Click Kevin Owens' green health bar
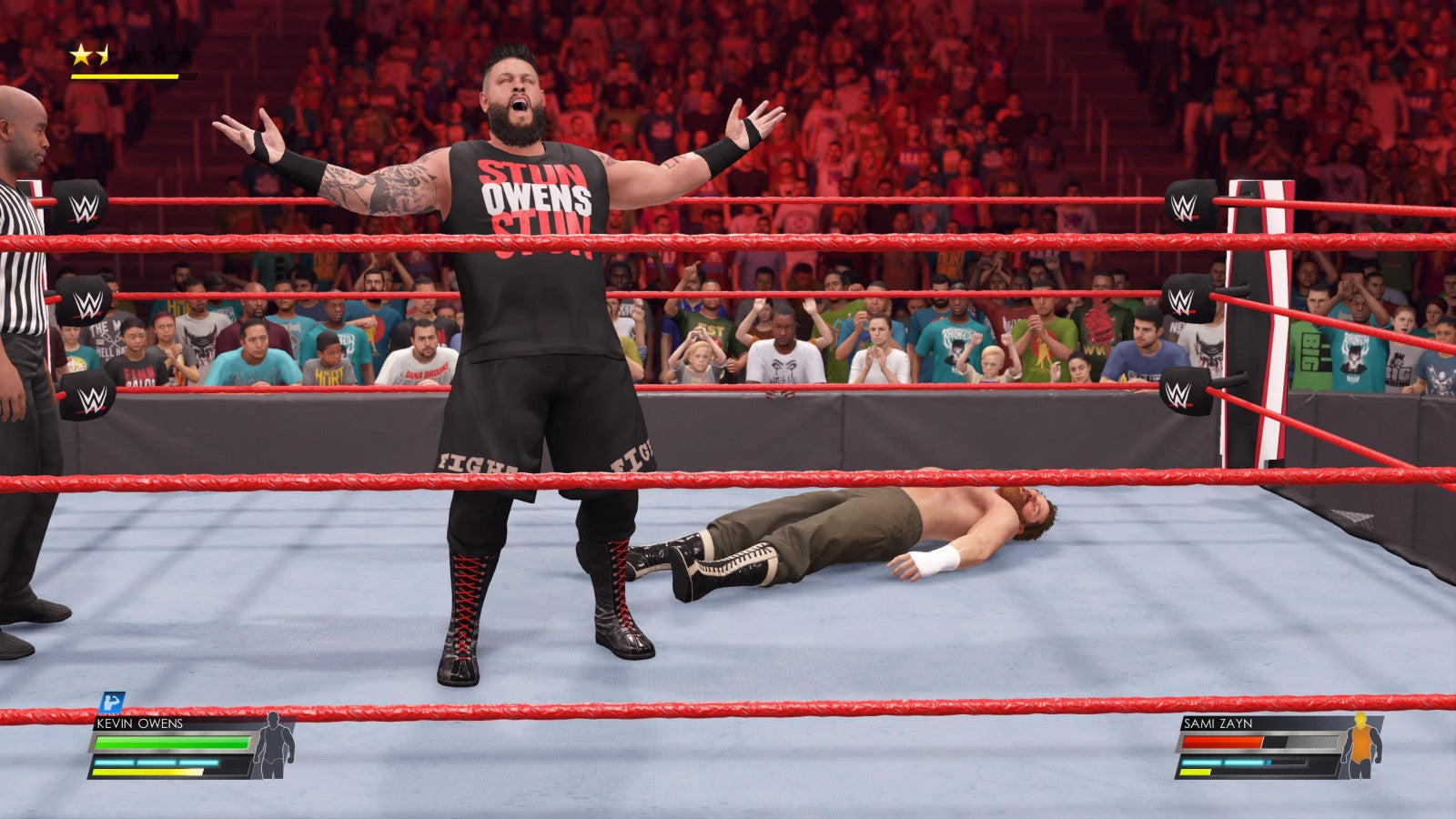The width and height of the screenshot is (1456, 819). [171, 743]
